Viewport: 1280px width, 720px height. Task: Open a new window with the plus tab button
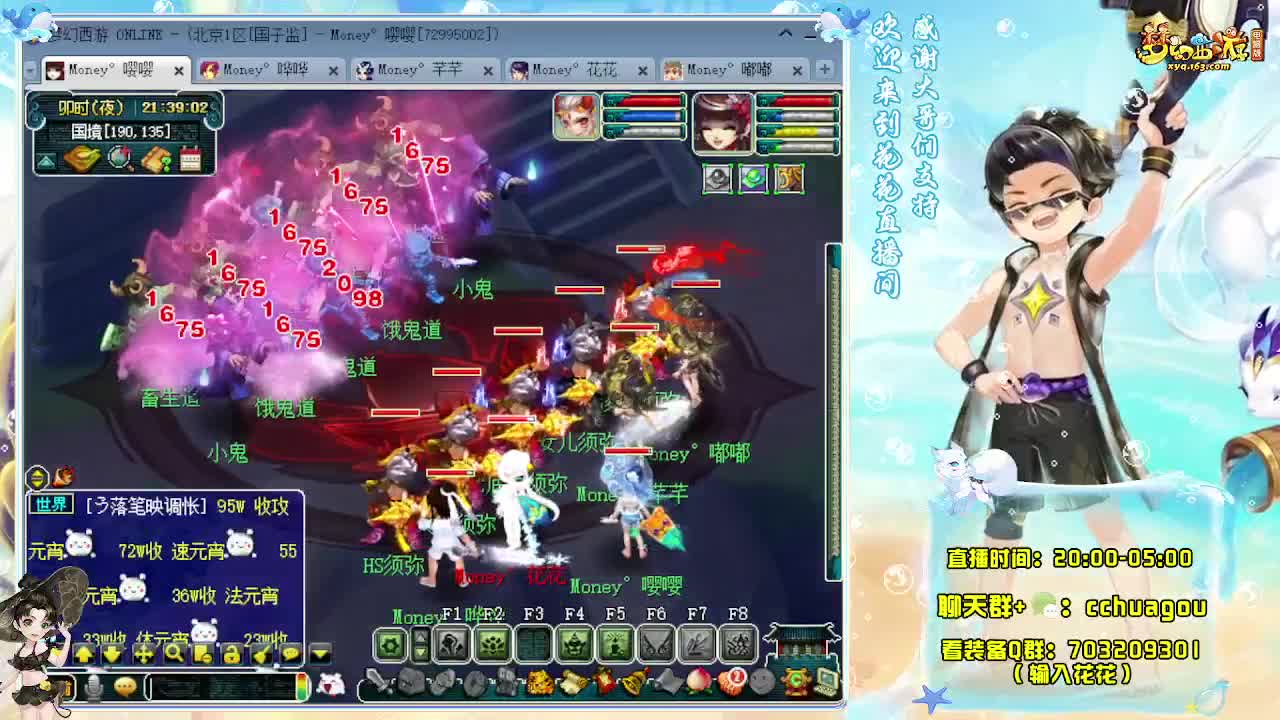pos(823,67)
